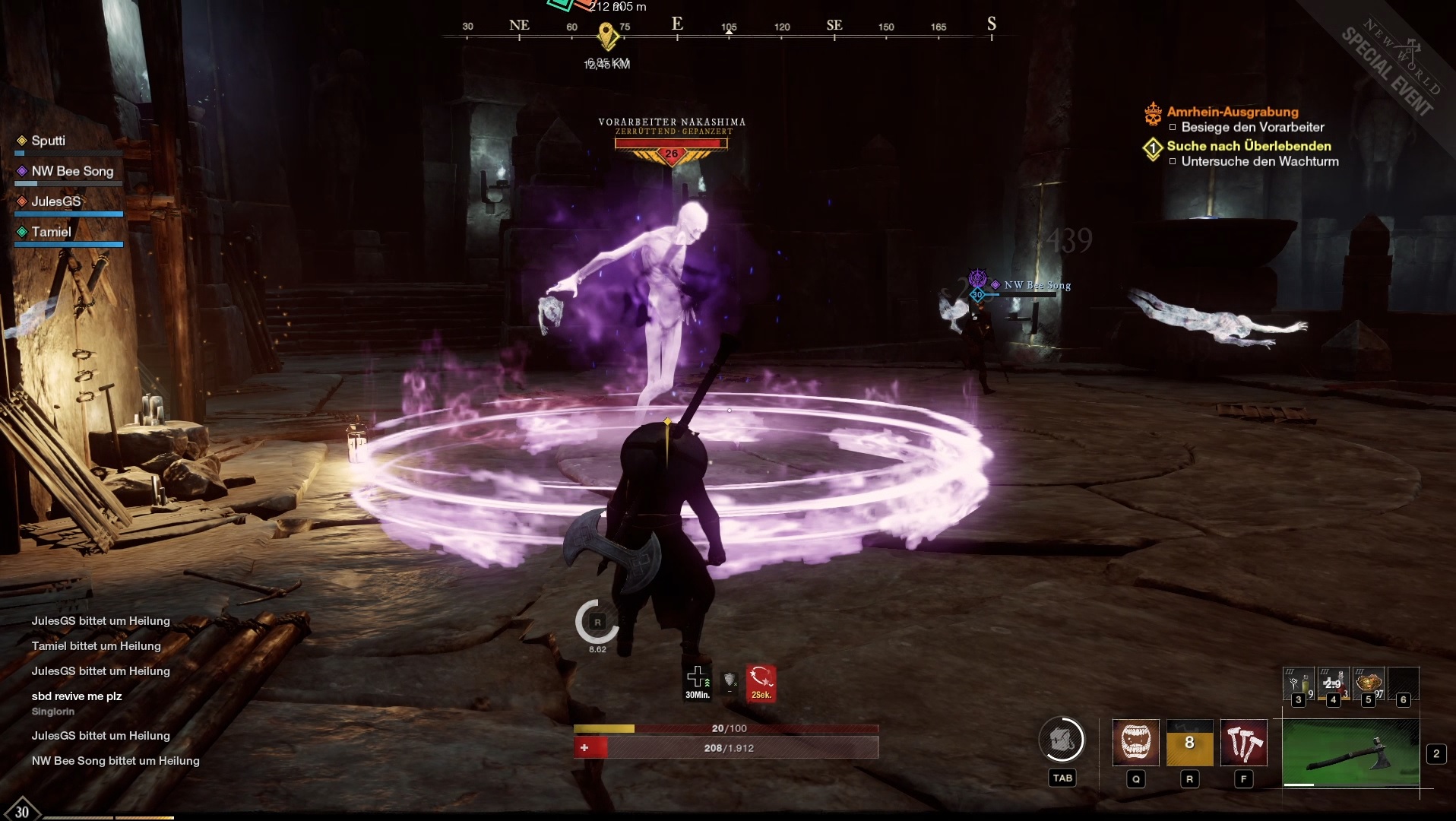Open the backpack inventory icon
Viewport: 1456px width, 821px height.
[1062, 739]
